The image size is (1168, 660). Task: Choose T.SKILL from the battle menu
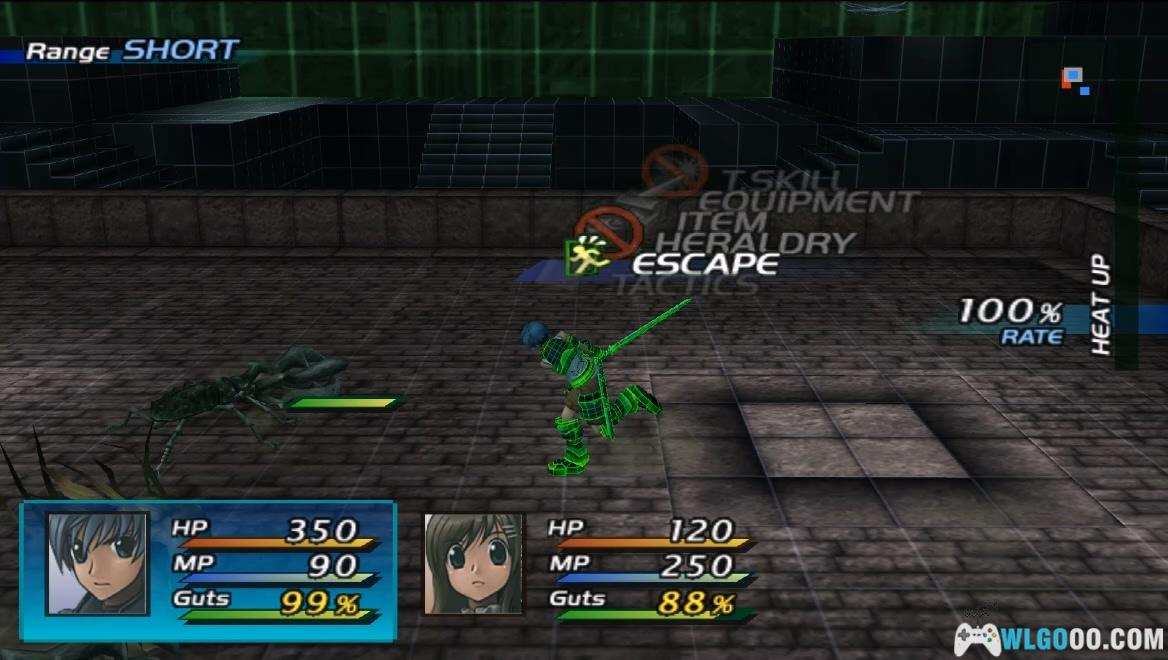779,180
